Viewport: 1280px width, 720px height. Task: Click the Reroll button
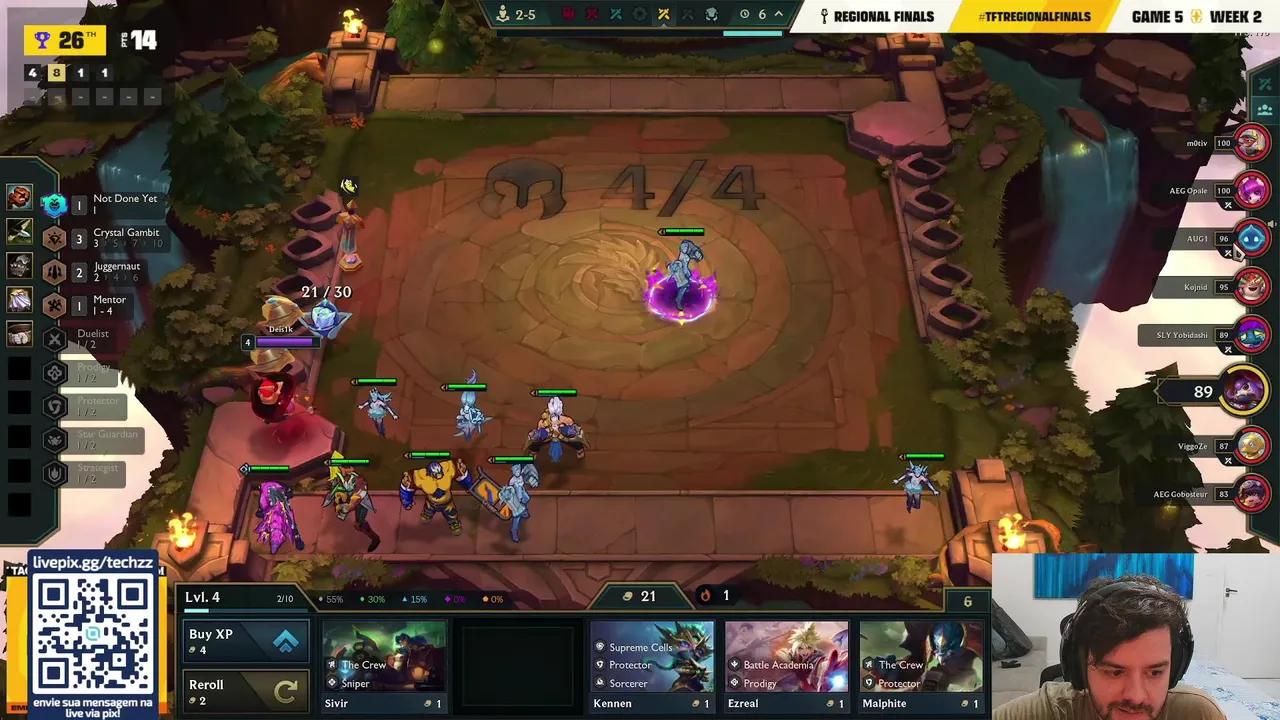coord(245,690)
